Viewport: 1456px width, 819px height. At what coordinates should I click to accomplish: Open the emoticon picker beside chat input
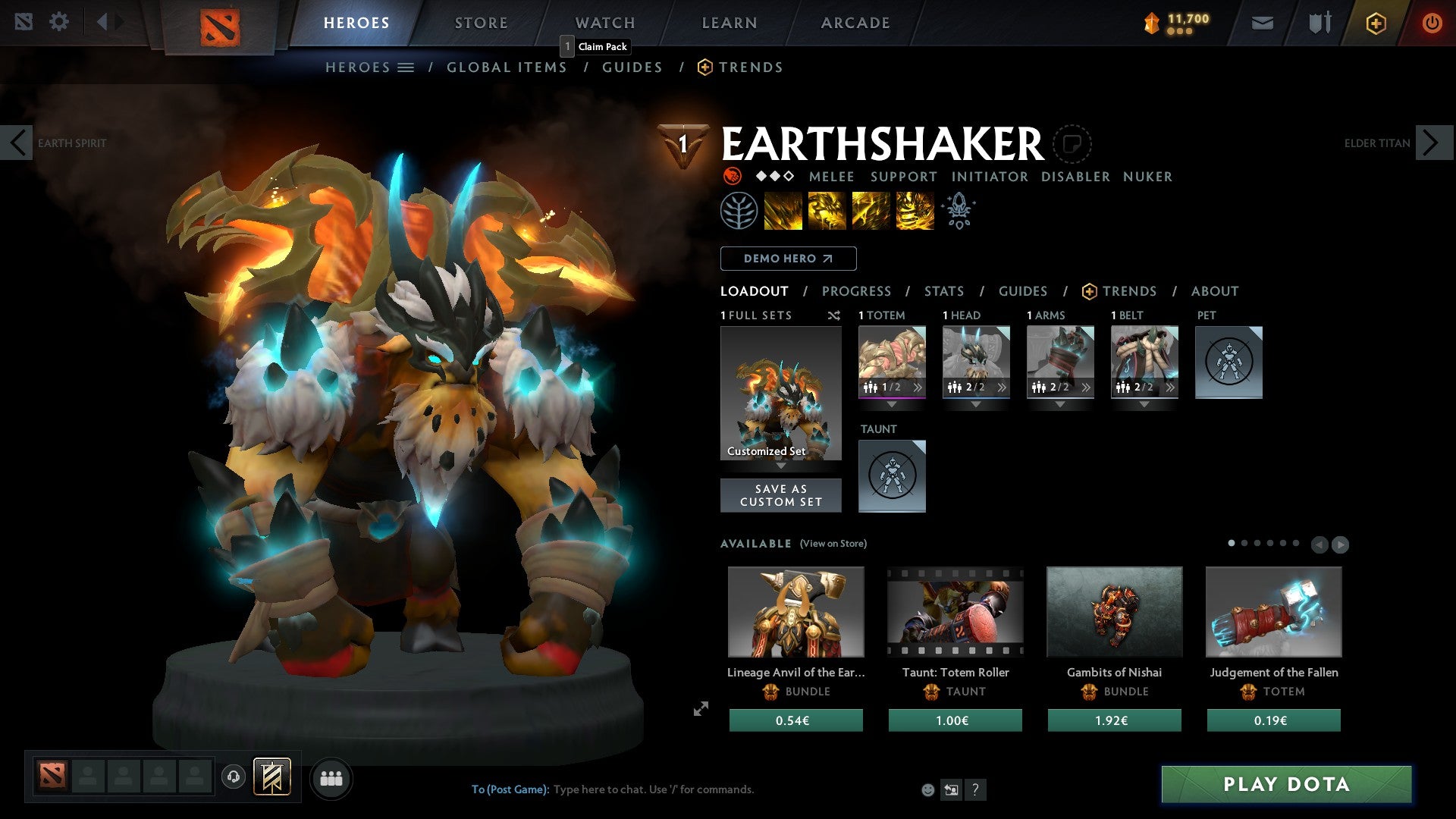(928, 789)
